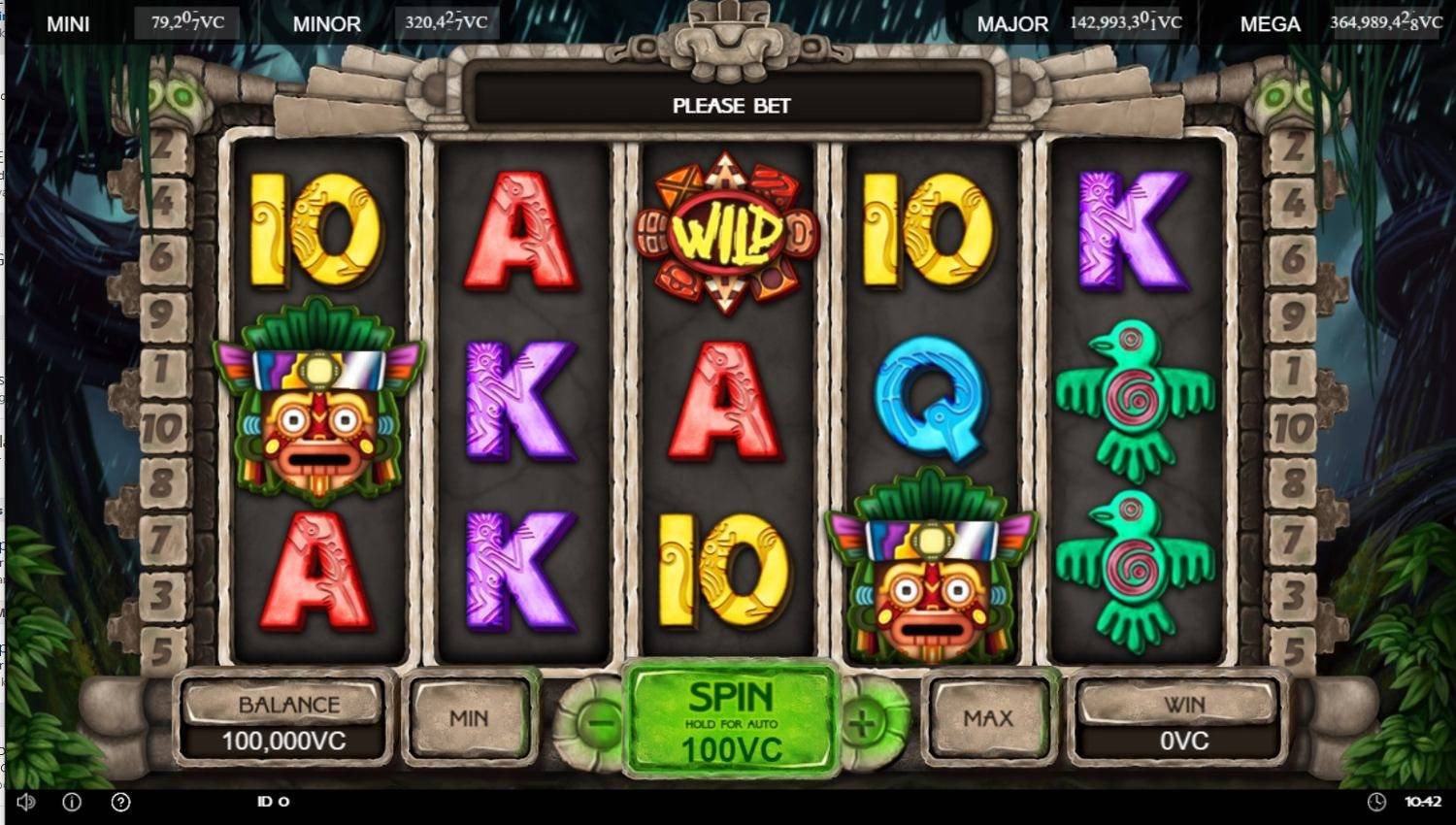Open help with the question mark icon
The height and width of the screenshot is (825, 1456).
pyautogui.click(x=120, y=802)
